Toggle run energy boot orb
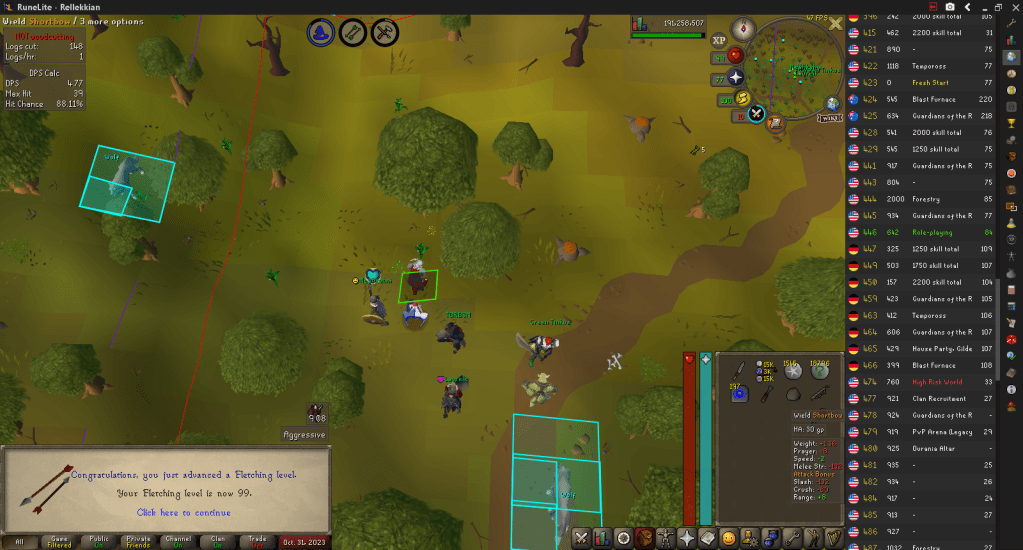 (743, 97)
